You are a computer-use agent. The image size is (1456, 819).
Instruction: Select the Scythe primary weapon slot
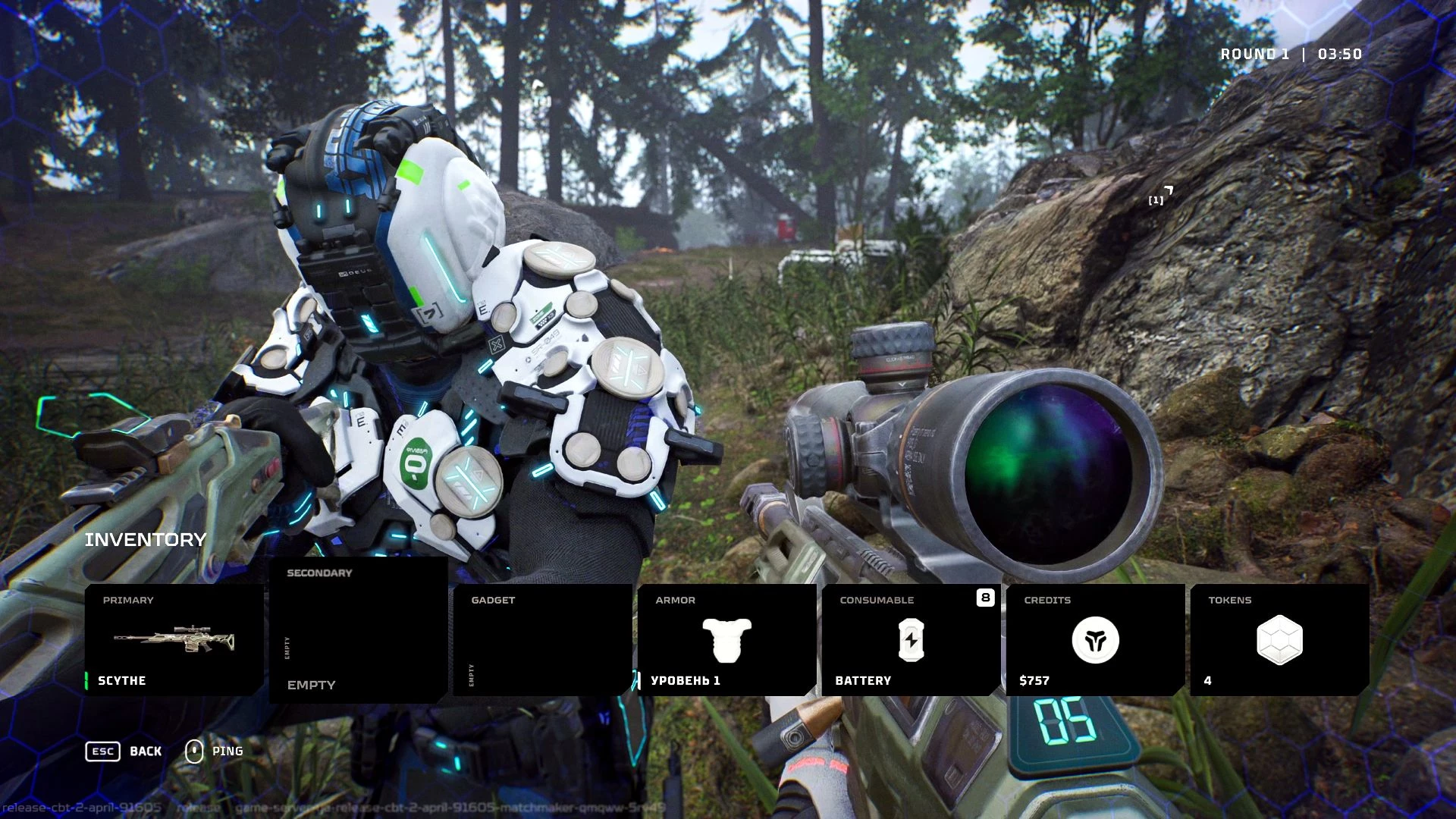[x=174, y=639]
